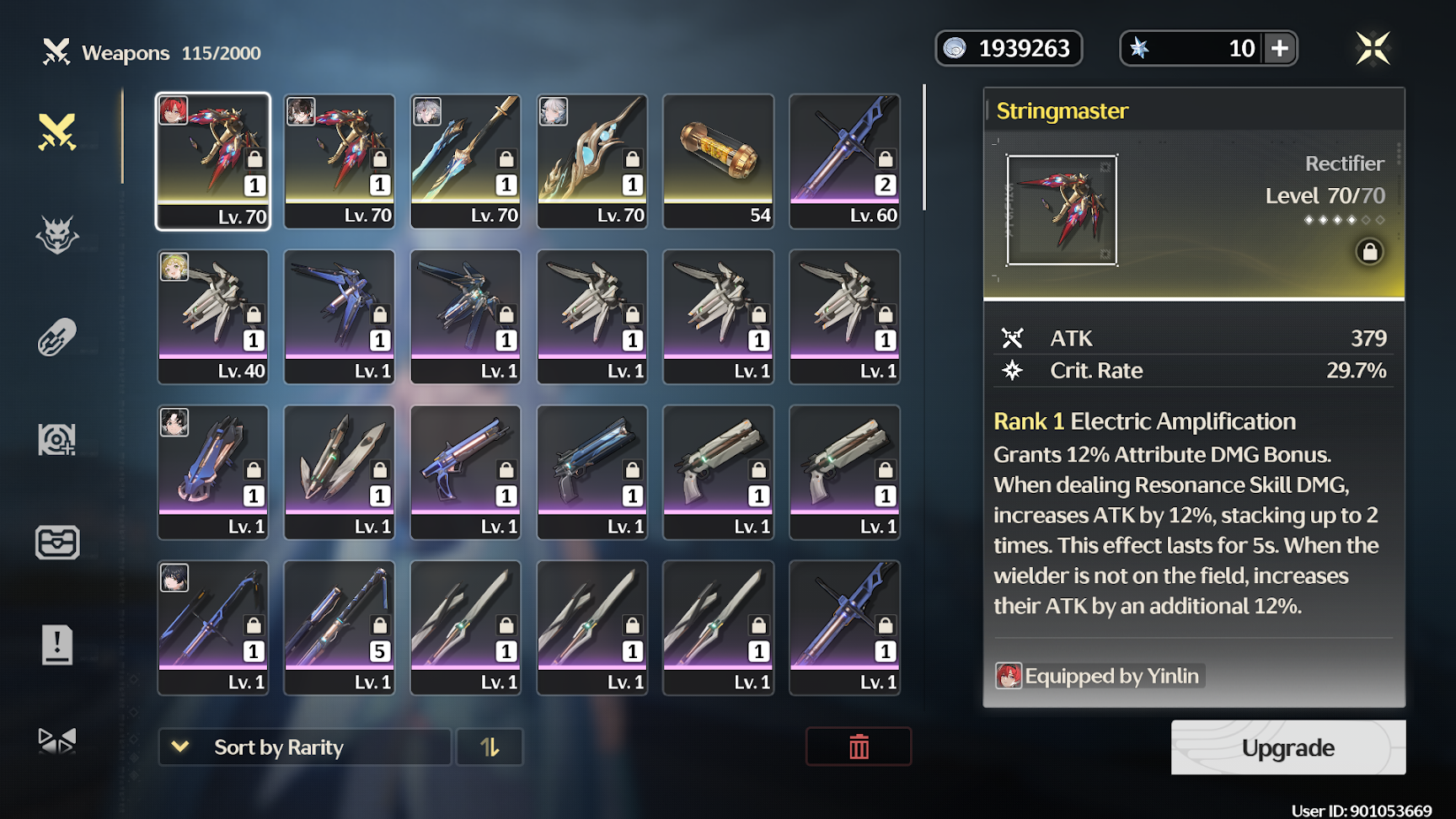Toggle the lock on Stringmaster details
This screenshot has height=819, width=1456.
(1369, 251)
